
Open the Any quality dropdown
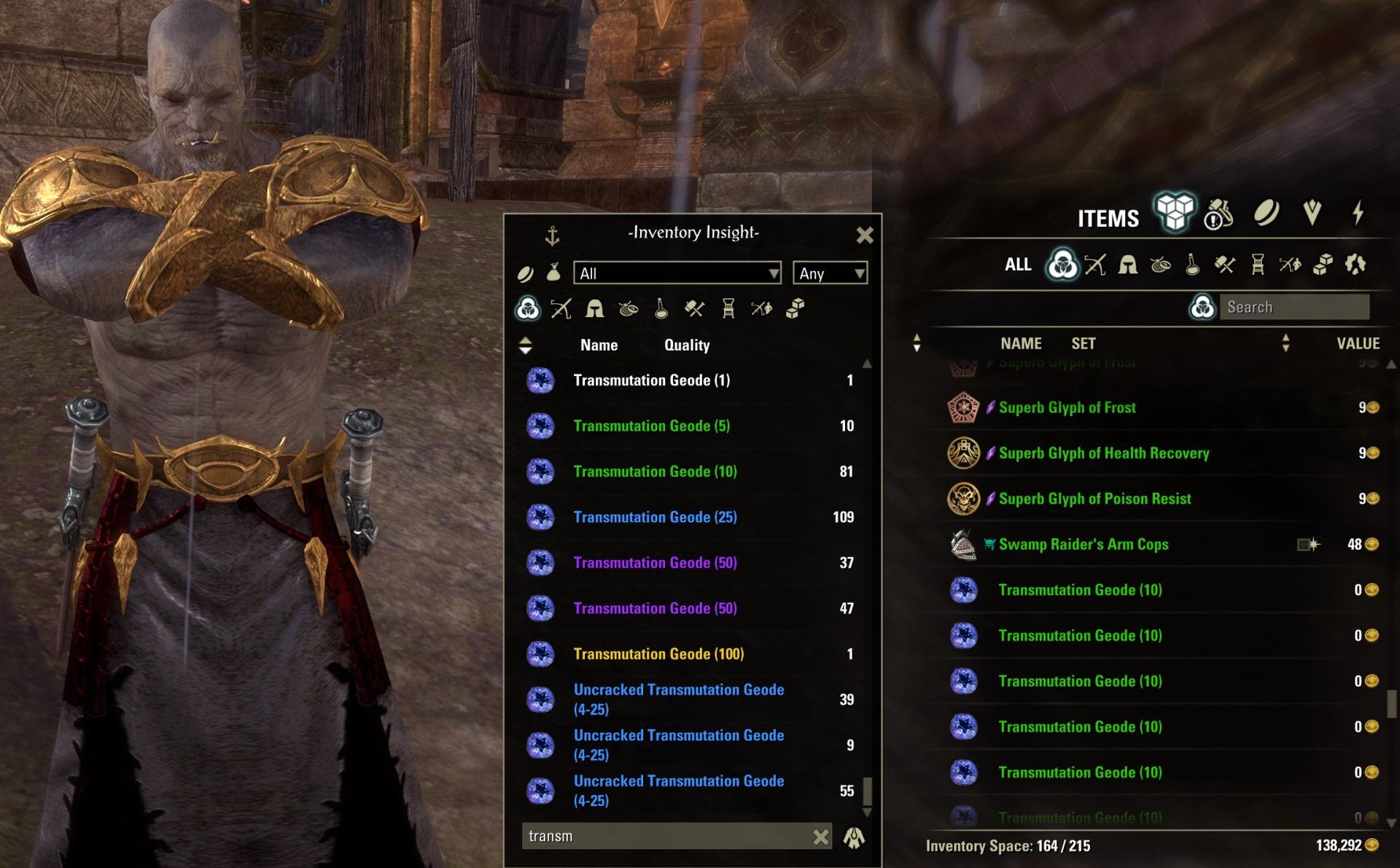830,273
